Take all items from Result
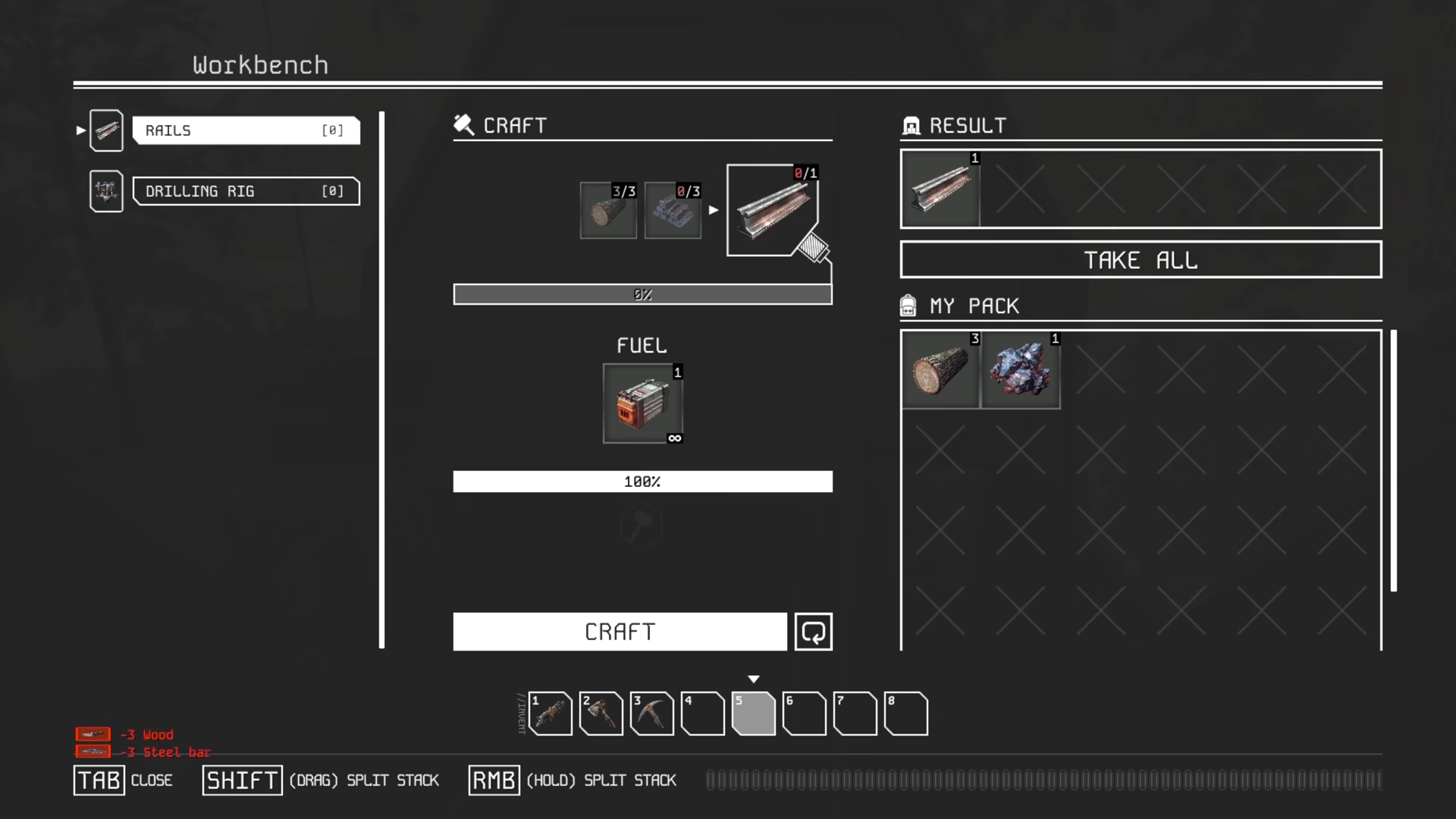Screen dimensions: 1456x819 tap(1141, 260)
